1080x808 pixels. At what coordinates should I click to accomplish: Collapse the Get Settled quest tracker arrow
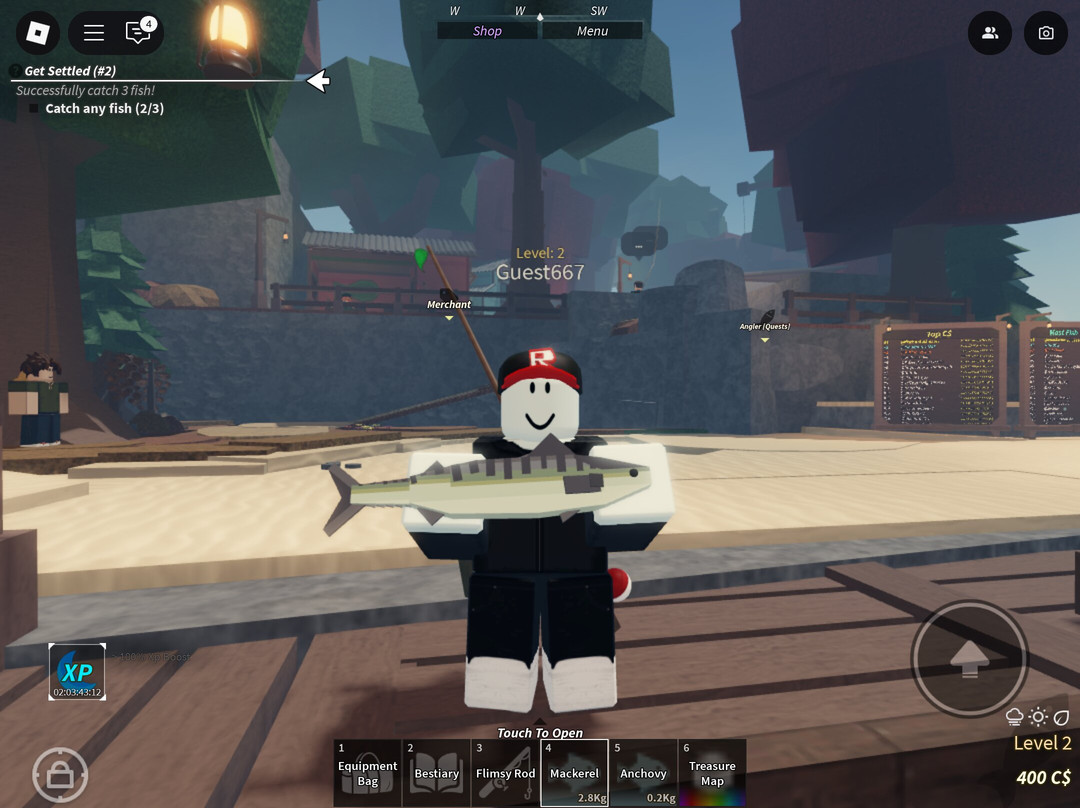pyautogui.click(x=318, y=81)
